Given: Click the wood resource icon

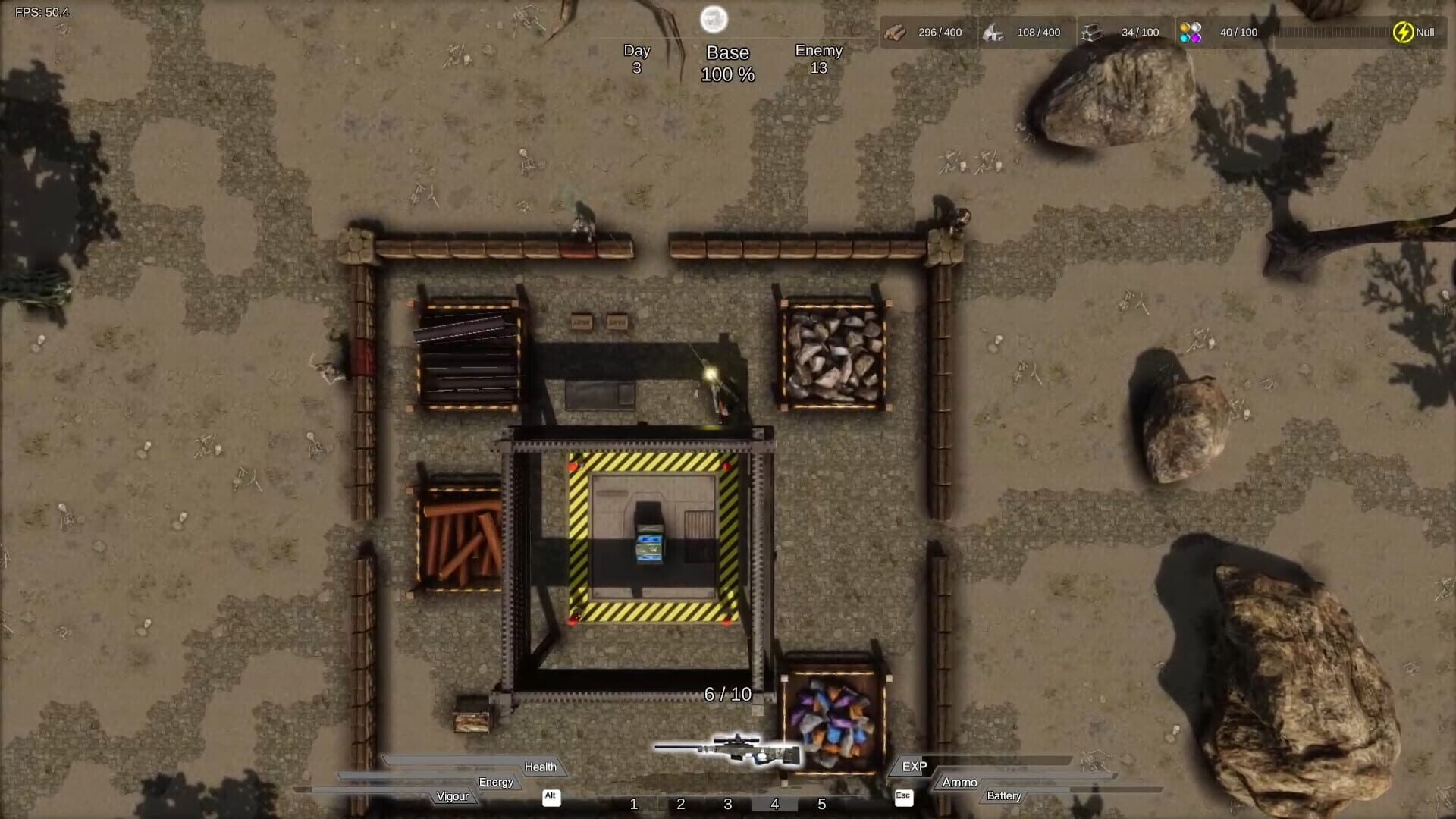Looking at the screenshot, I should [897, 32].
